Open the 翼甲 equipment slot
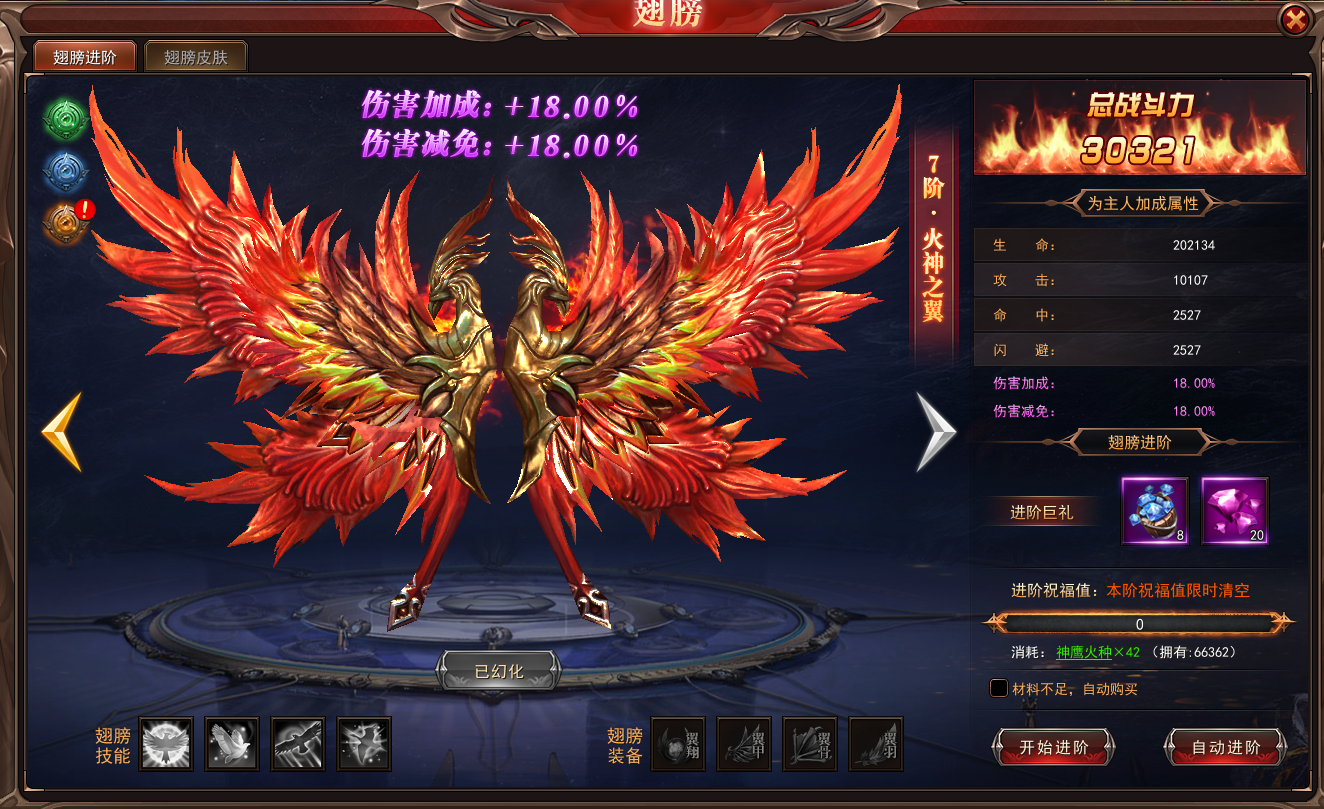The image size is (1324, 809). coord(744,743)
